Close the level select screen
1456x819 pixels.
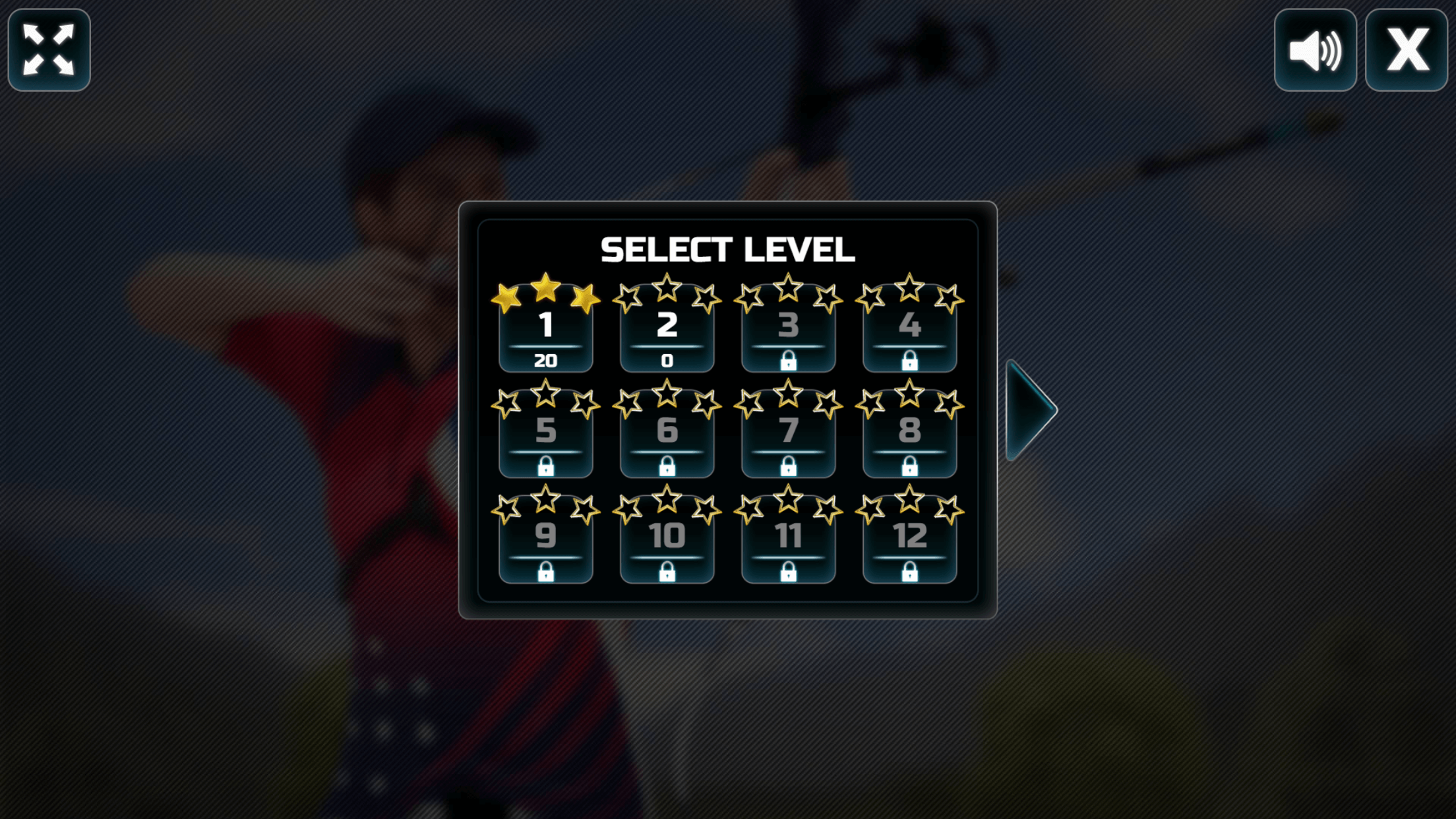(x=1407, y=49)
